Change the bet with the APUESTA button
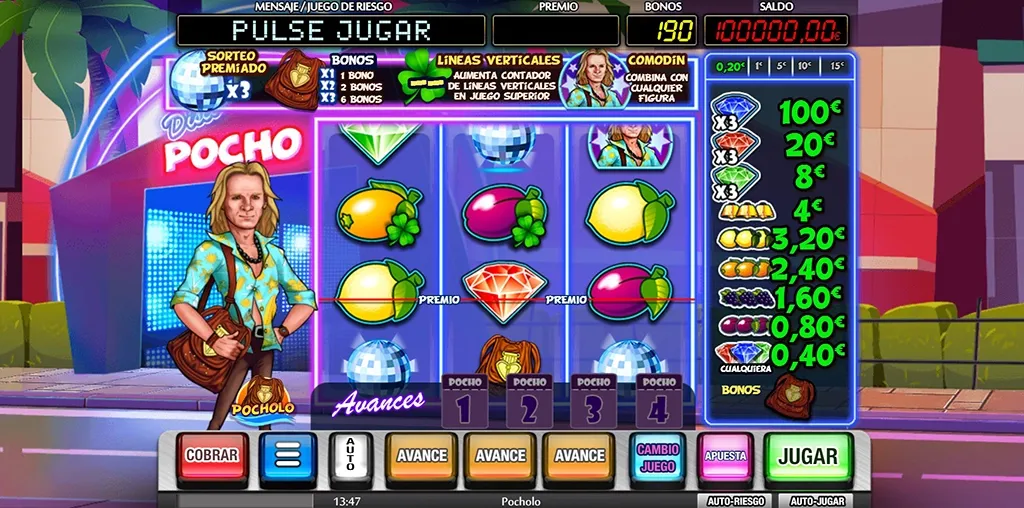This screenshot has width=1024, height=508. point(725,457)
